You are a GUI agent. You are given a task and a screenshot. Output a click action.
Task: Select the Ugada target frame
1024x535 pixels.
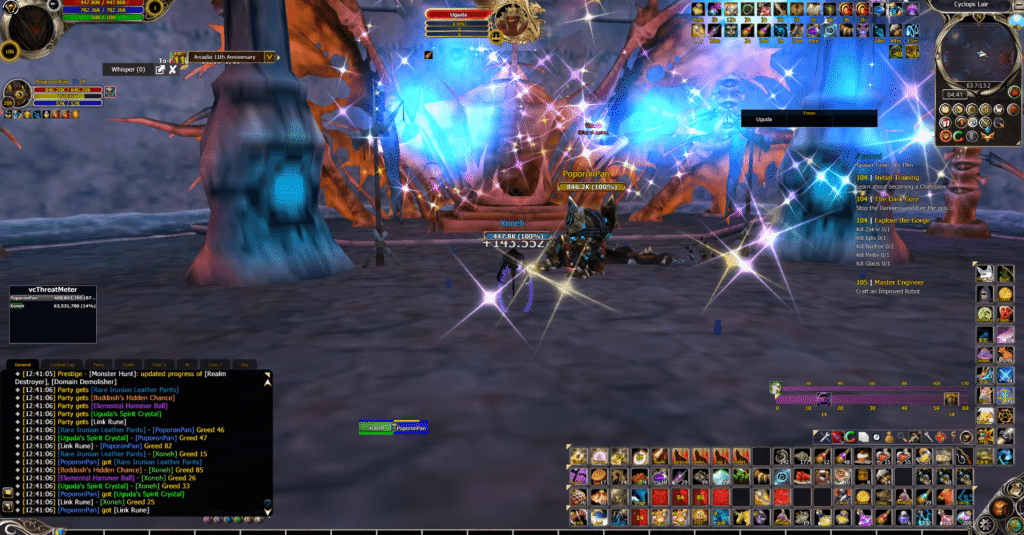pyautogui.click(x=458, y=14)
